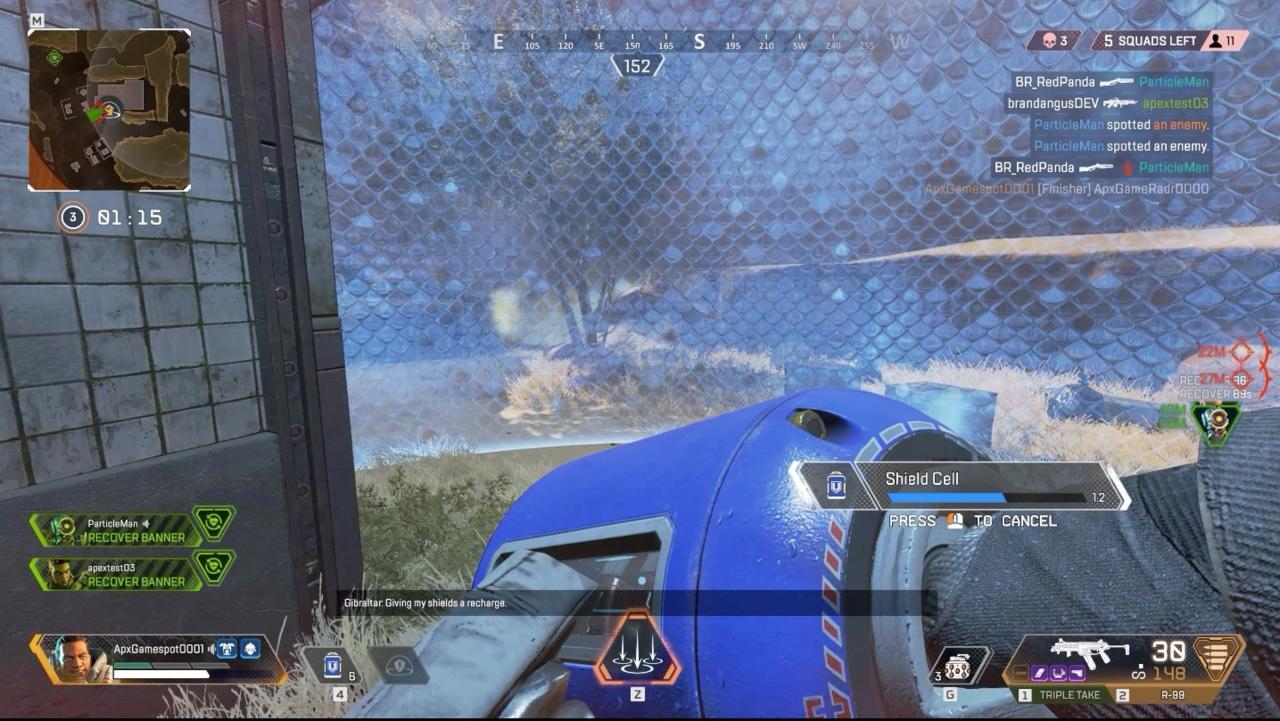Click Gibraltar's legend ability icon near speaker
This screenshot has width=1280, height=721.
pyautogui.click(x=251, y=649)
